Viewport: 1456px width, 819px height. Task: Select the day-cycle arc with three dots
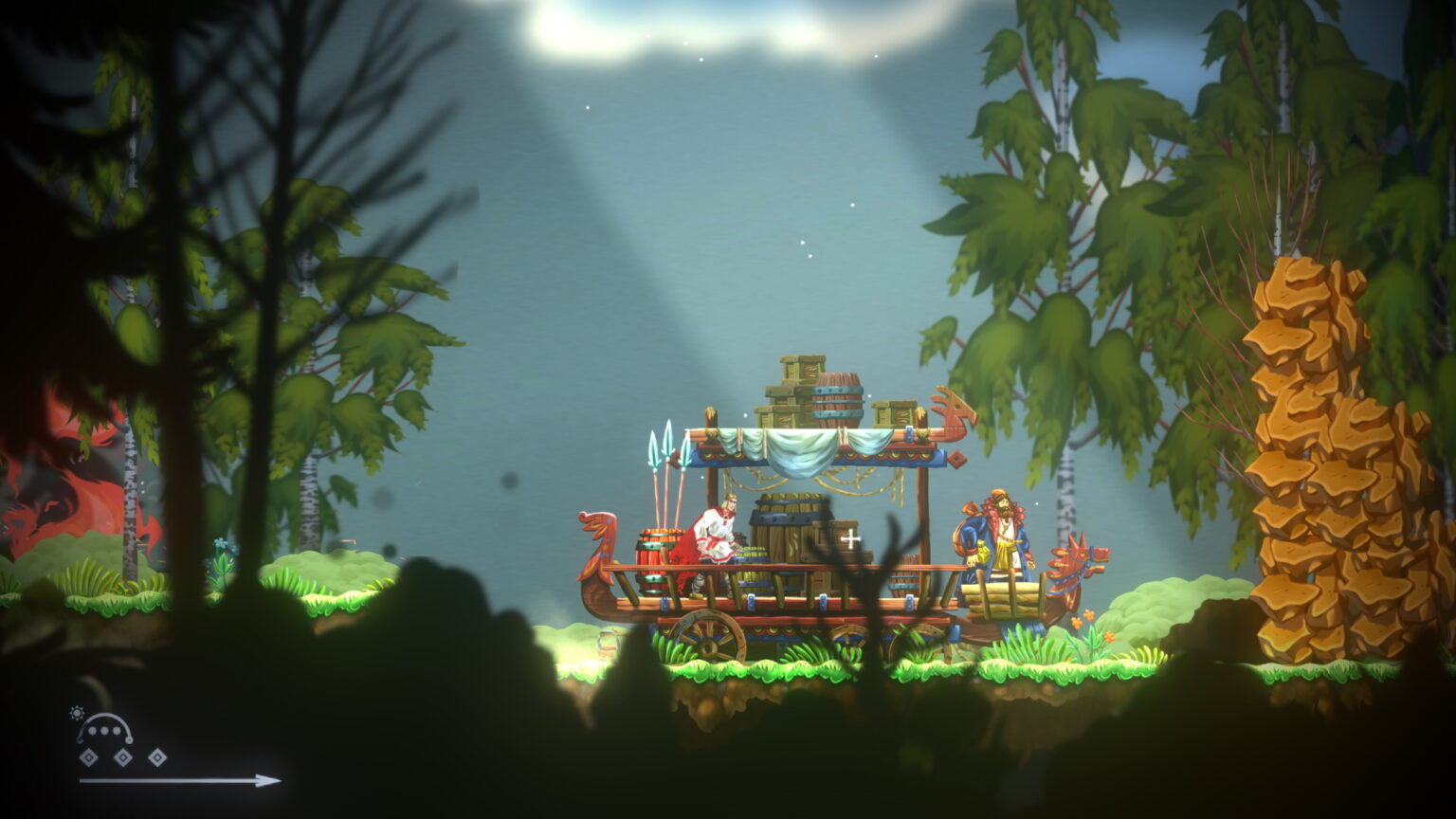(x=106, y=730)
